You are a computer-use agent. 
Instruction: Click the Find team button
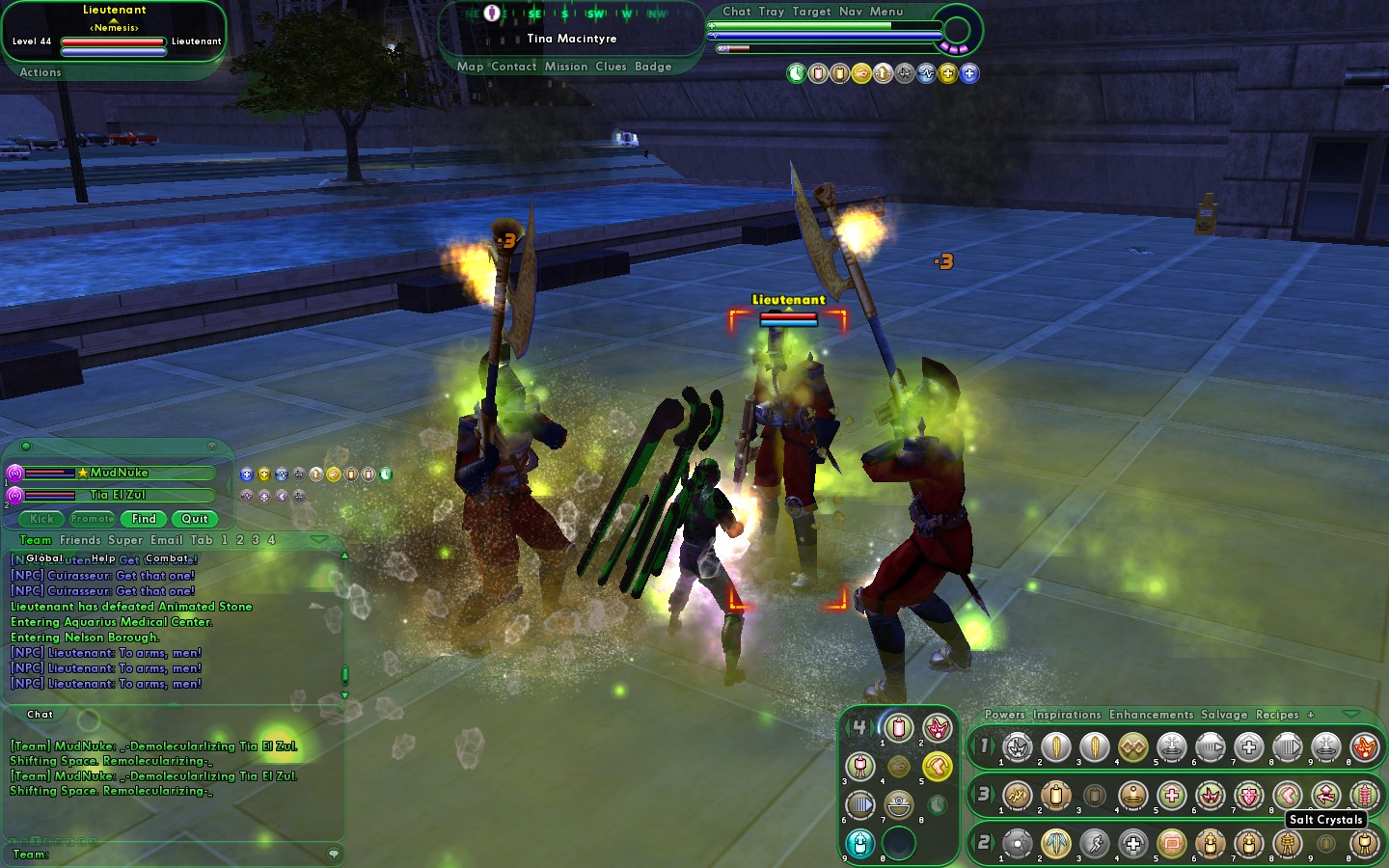click(144, 519)
